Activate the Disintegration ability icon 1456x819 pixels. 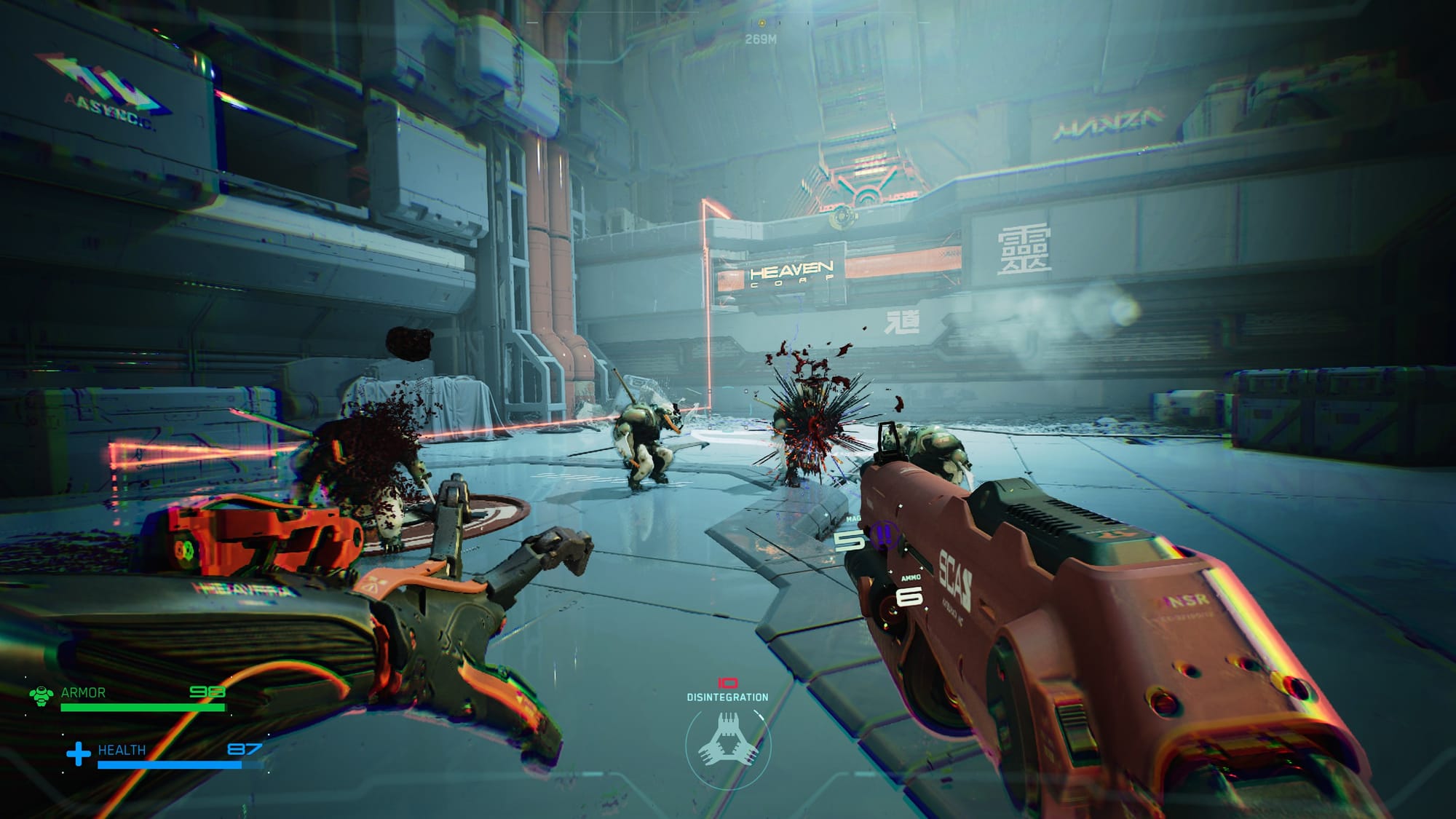[727, 741]
